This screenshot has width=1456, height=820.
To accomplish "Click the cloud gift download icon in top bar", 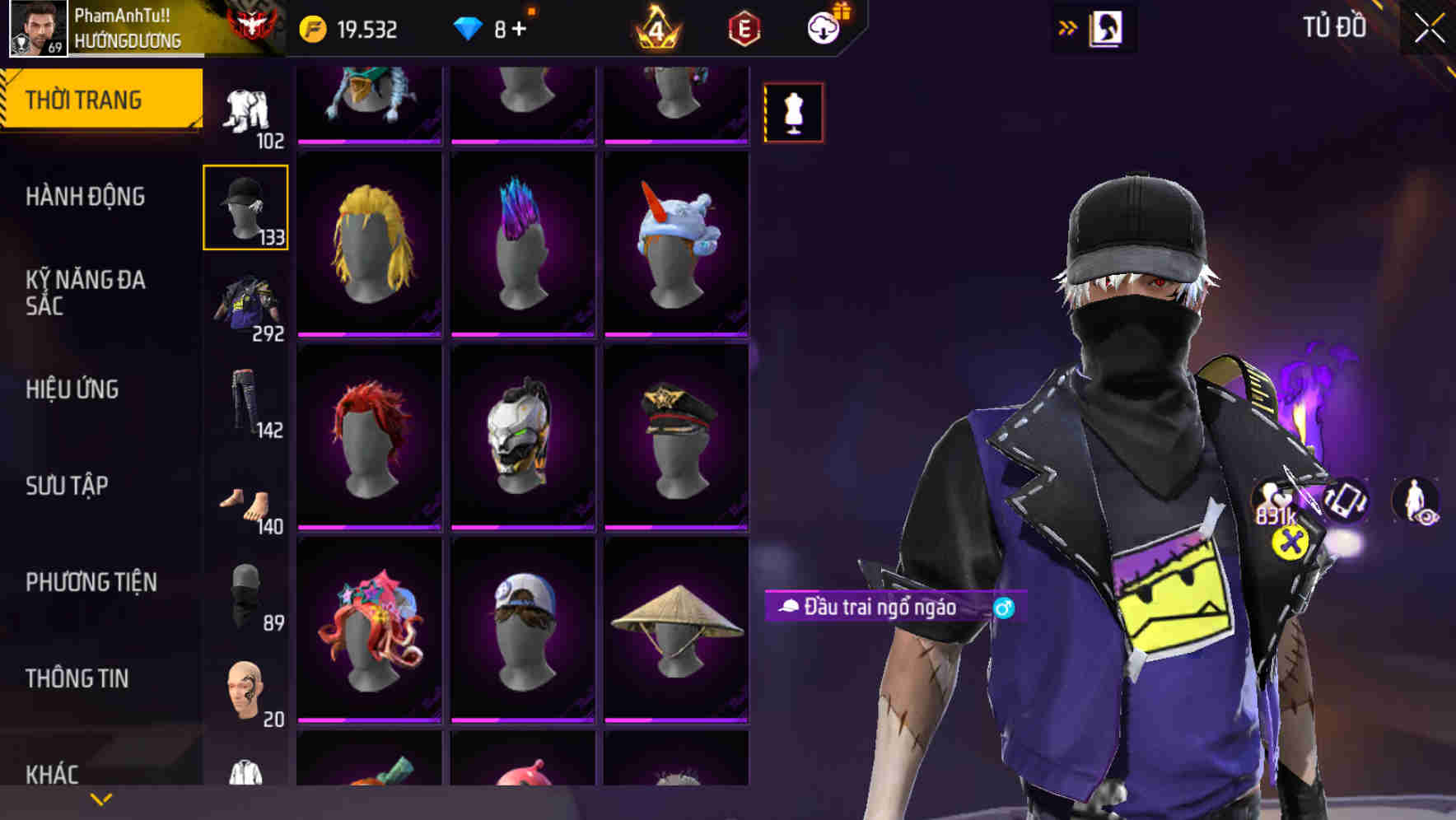I will click(x=822, y=27).
